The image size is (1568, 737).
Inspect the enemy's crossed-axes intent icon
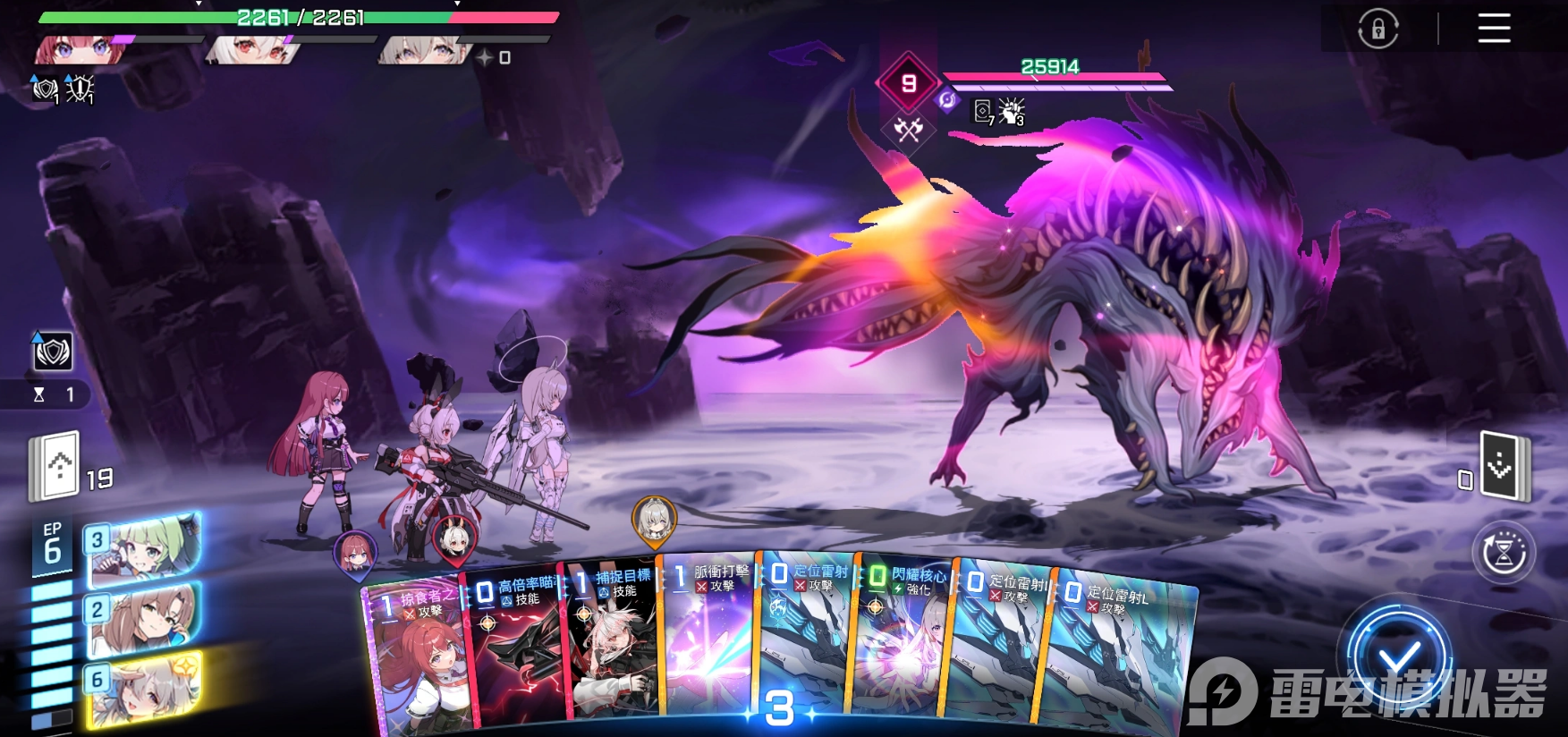[908, 131]
